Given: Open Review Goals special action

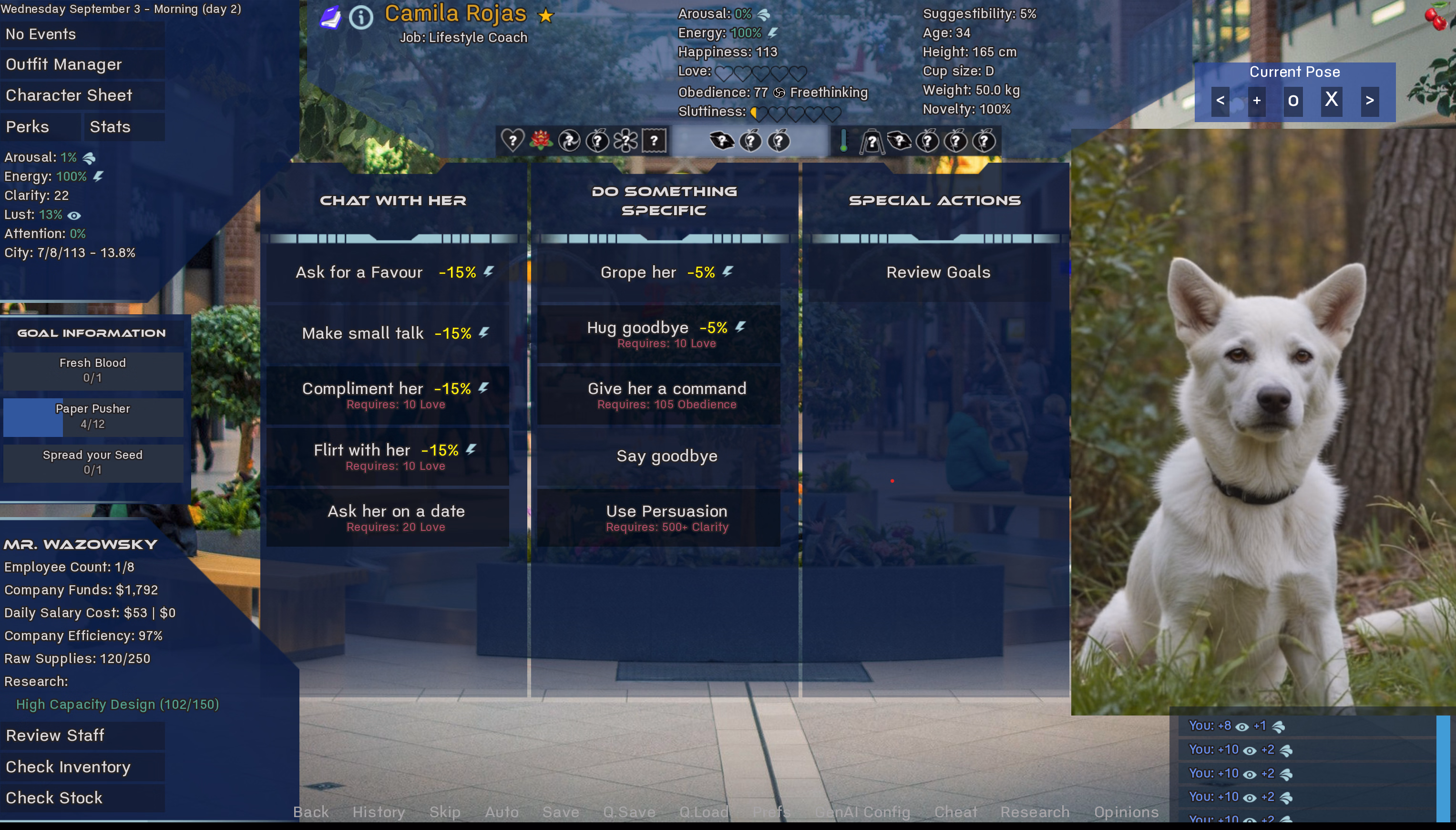Looking at the screenshot, I should 938,272.
